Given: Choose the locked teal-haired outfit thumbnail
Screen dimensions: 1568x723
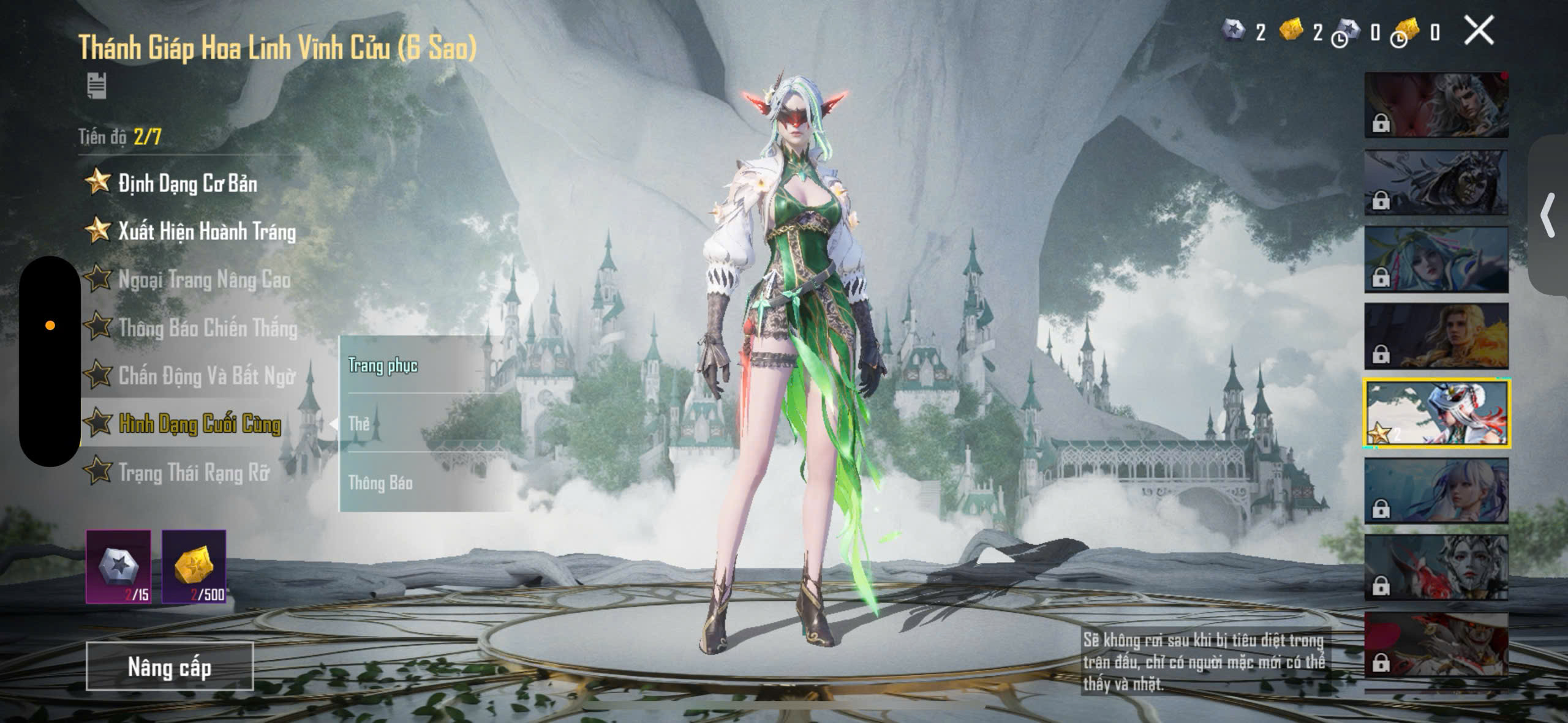Looking at the screenshot, I should [x=1436, y=259].
